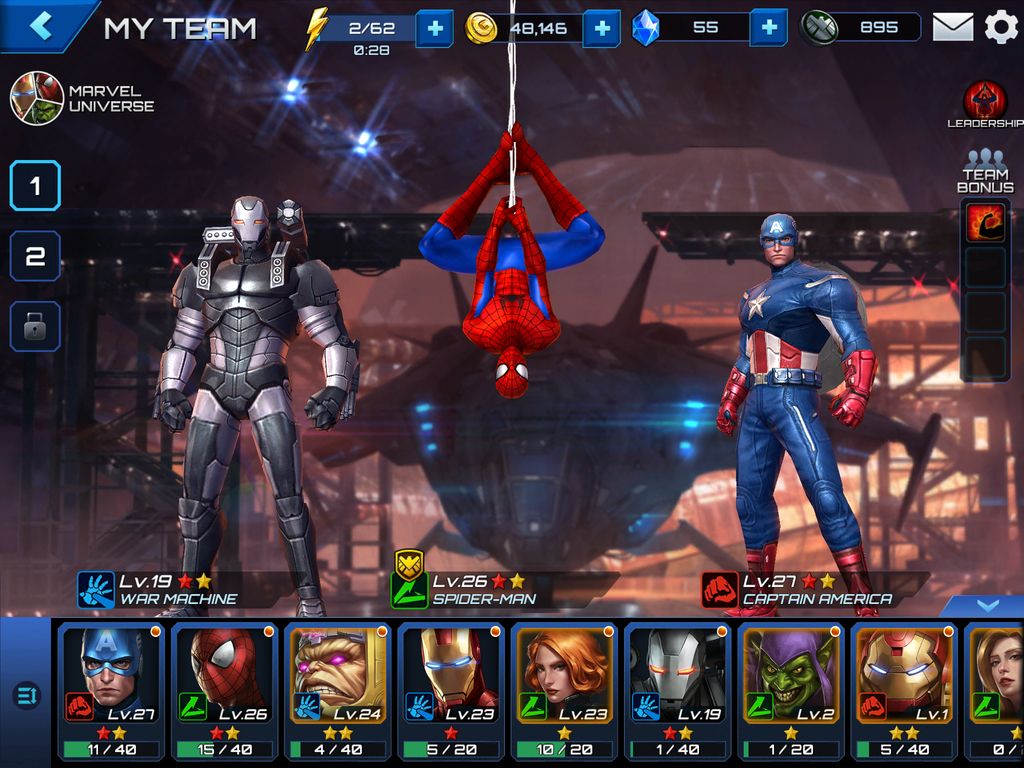Viewport: 1024px width, 768px height.
Task: Open the mail inbox
Action: [x=953, y=27]
